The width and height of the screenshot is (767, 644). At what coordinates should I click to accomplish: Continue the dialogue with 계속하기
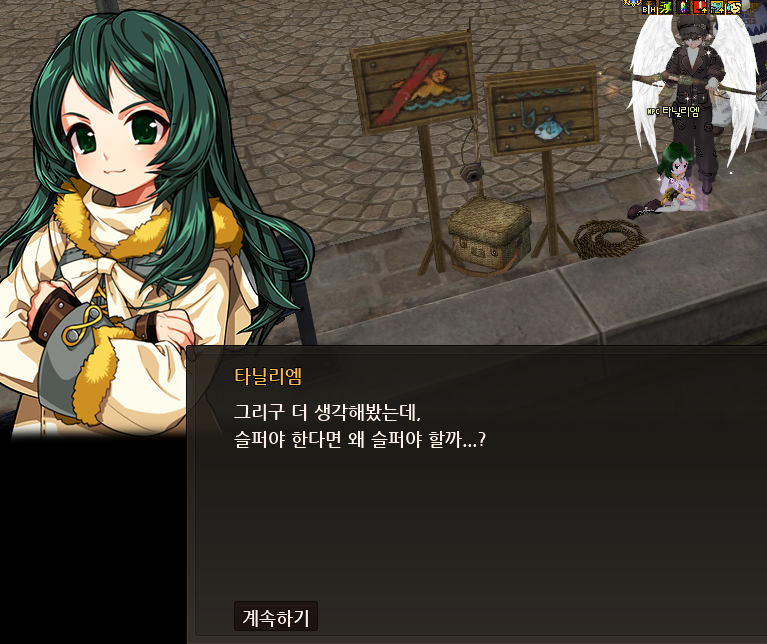[275, 616]
